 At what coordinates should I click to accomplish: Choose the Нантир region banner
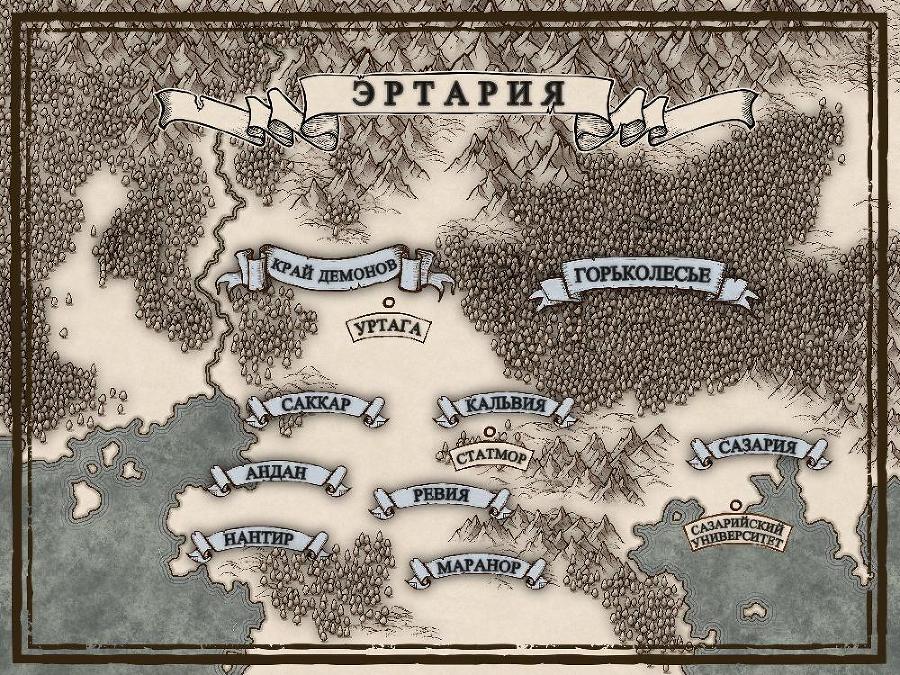(258, 540)
